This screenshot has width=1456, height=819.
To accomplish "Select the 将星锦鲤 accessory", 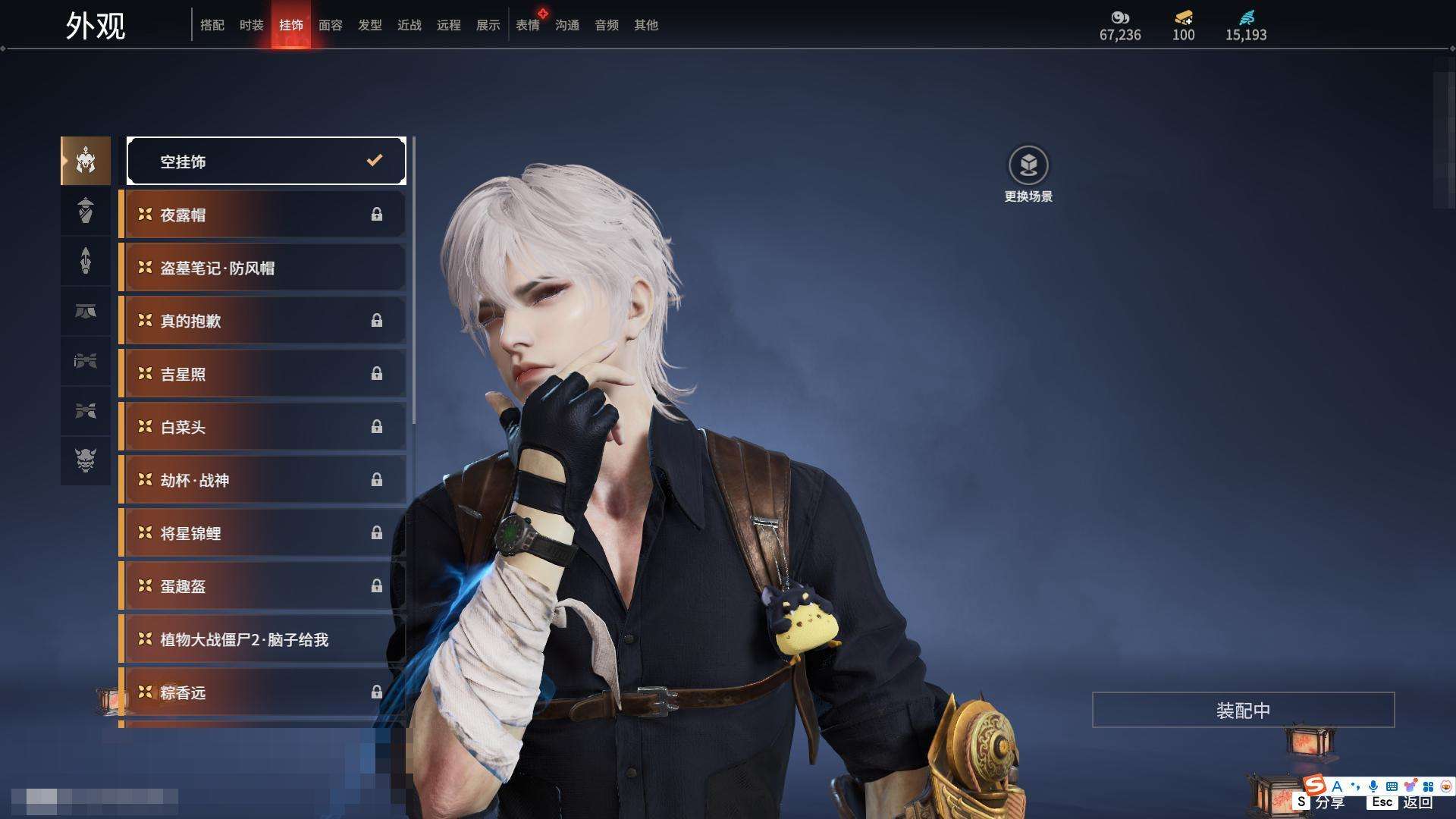I will pos(263,533).
